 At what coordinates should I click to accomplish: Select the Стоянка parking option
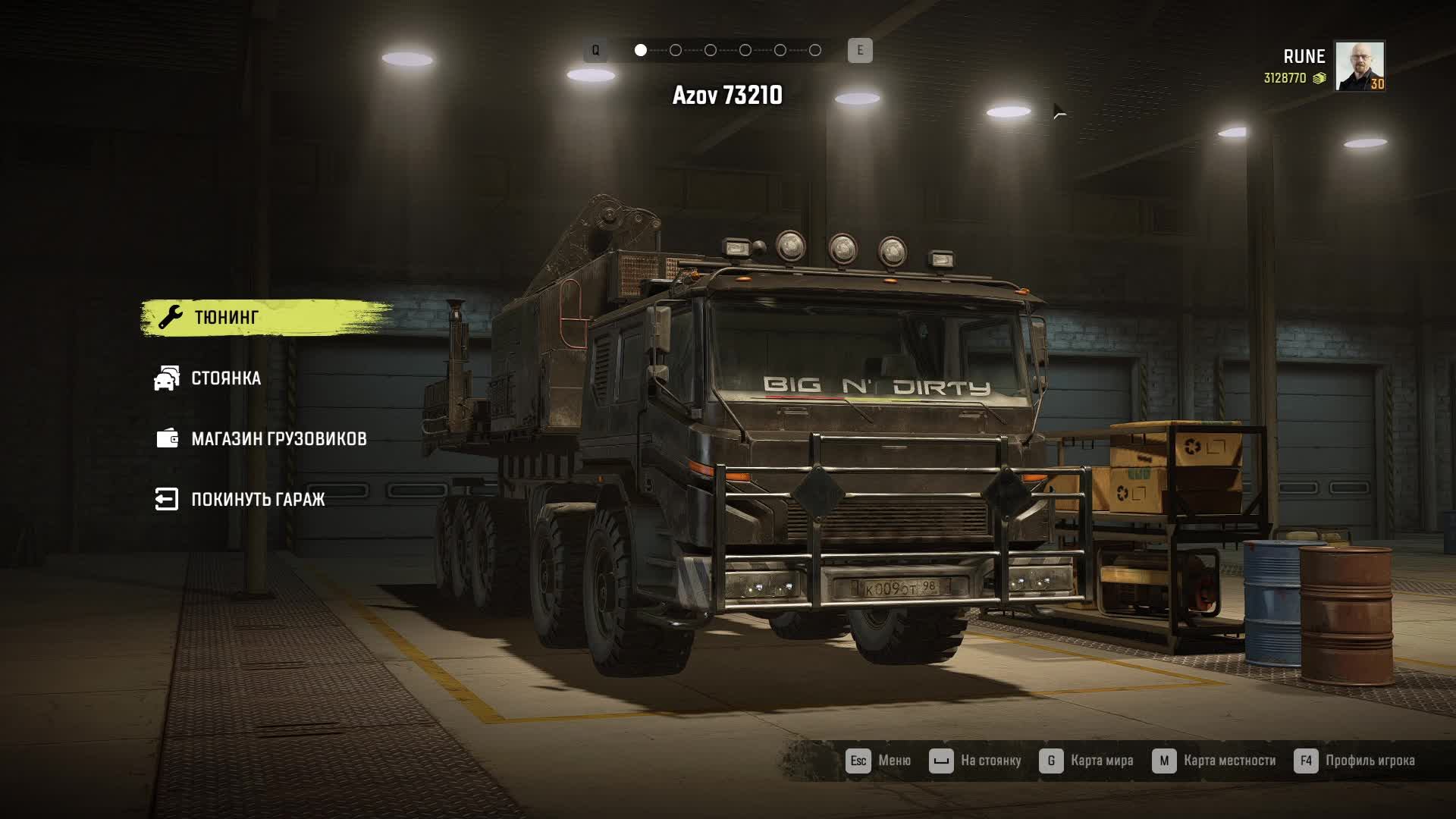click(x=225, y=378)
